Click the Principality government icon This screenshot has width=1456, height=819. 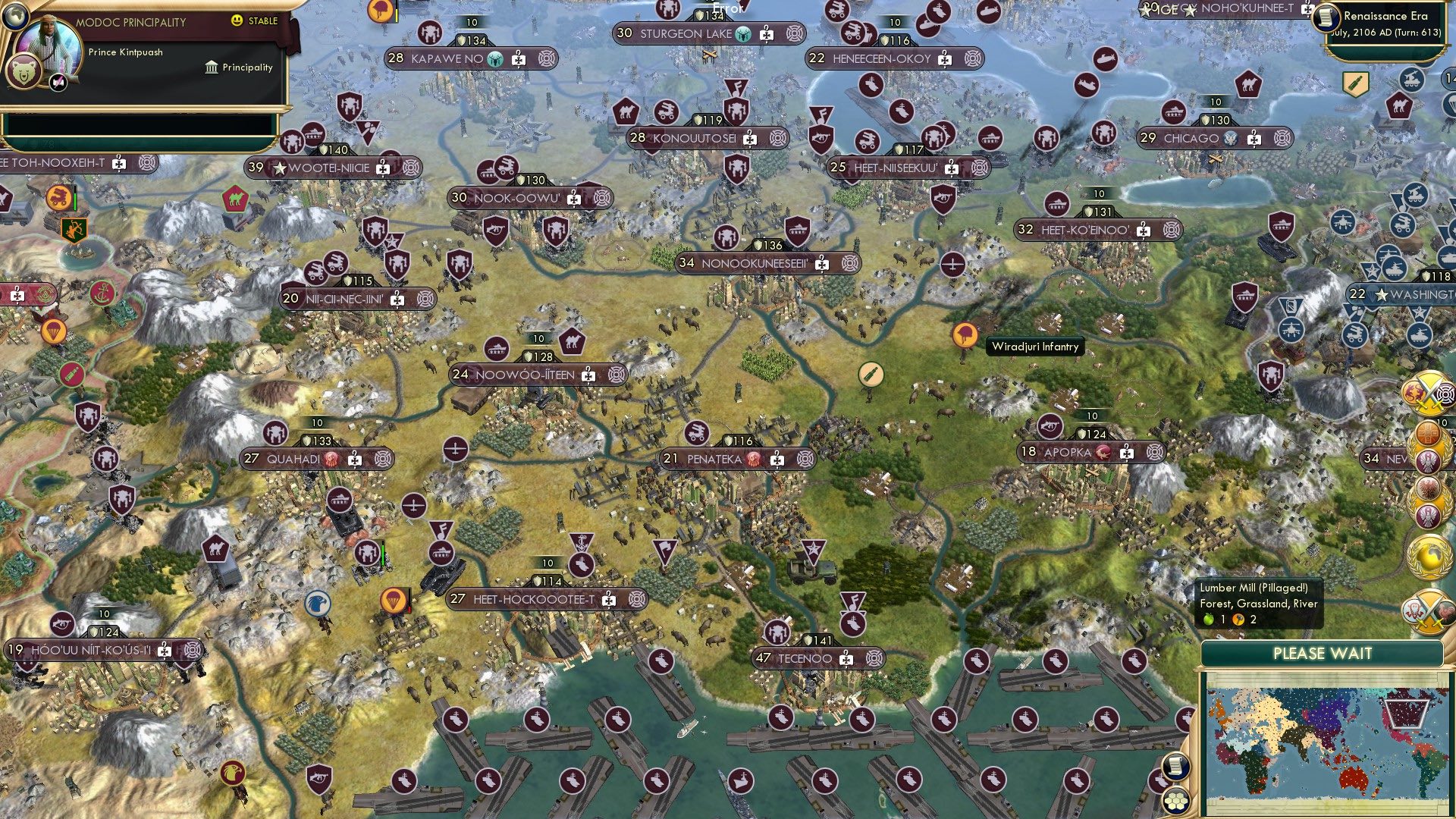pyautogui.click(x=209, y=67)
